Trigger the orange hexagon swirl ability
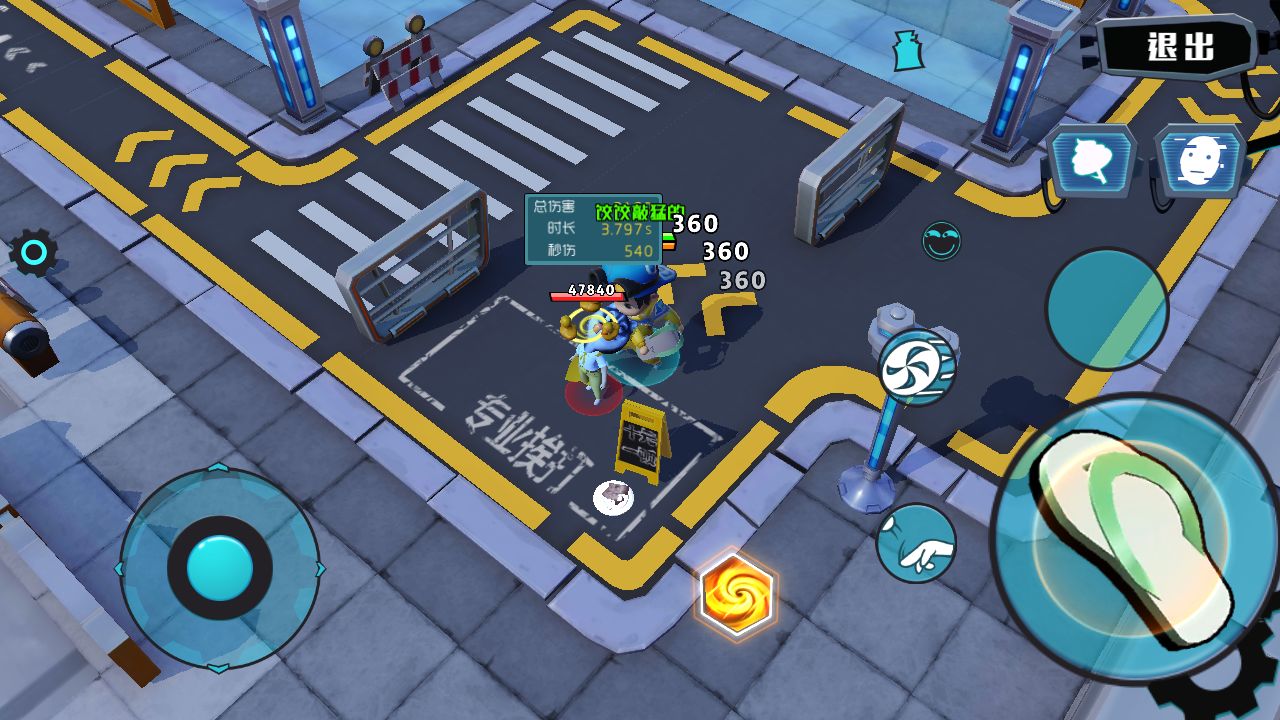1280x720 pixels. pos(735,595)
